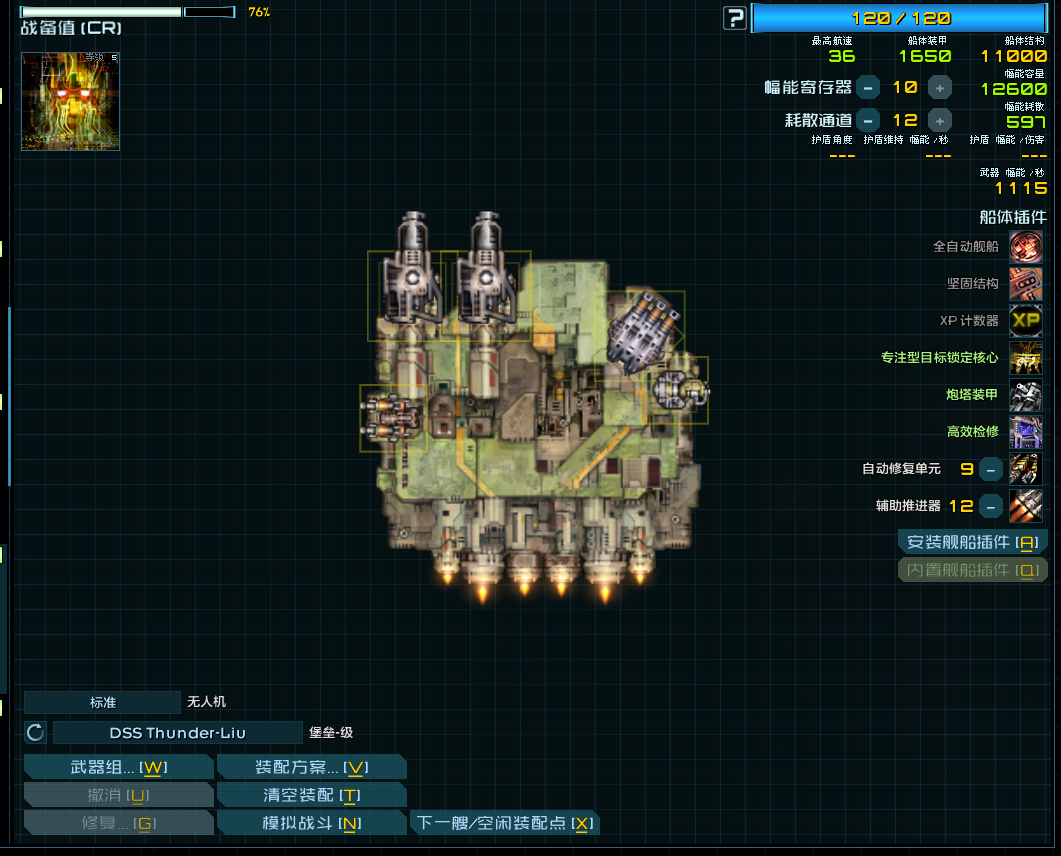This screenshot has width=1061, height=856.
Task: Reduce the flux dissipation vents count
Action: 868,120
